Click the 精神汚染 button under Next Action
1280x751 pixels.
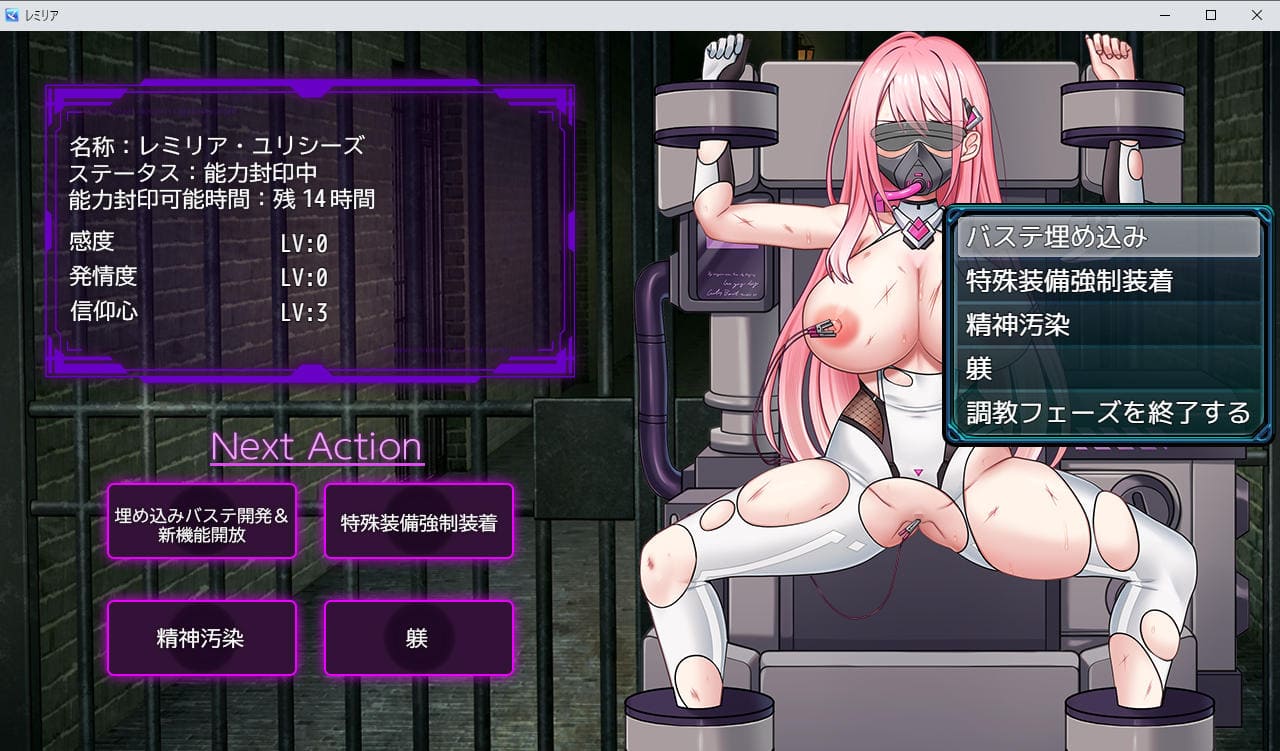pos(202,638)
